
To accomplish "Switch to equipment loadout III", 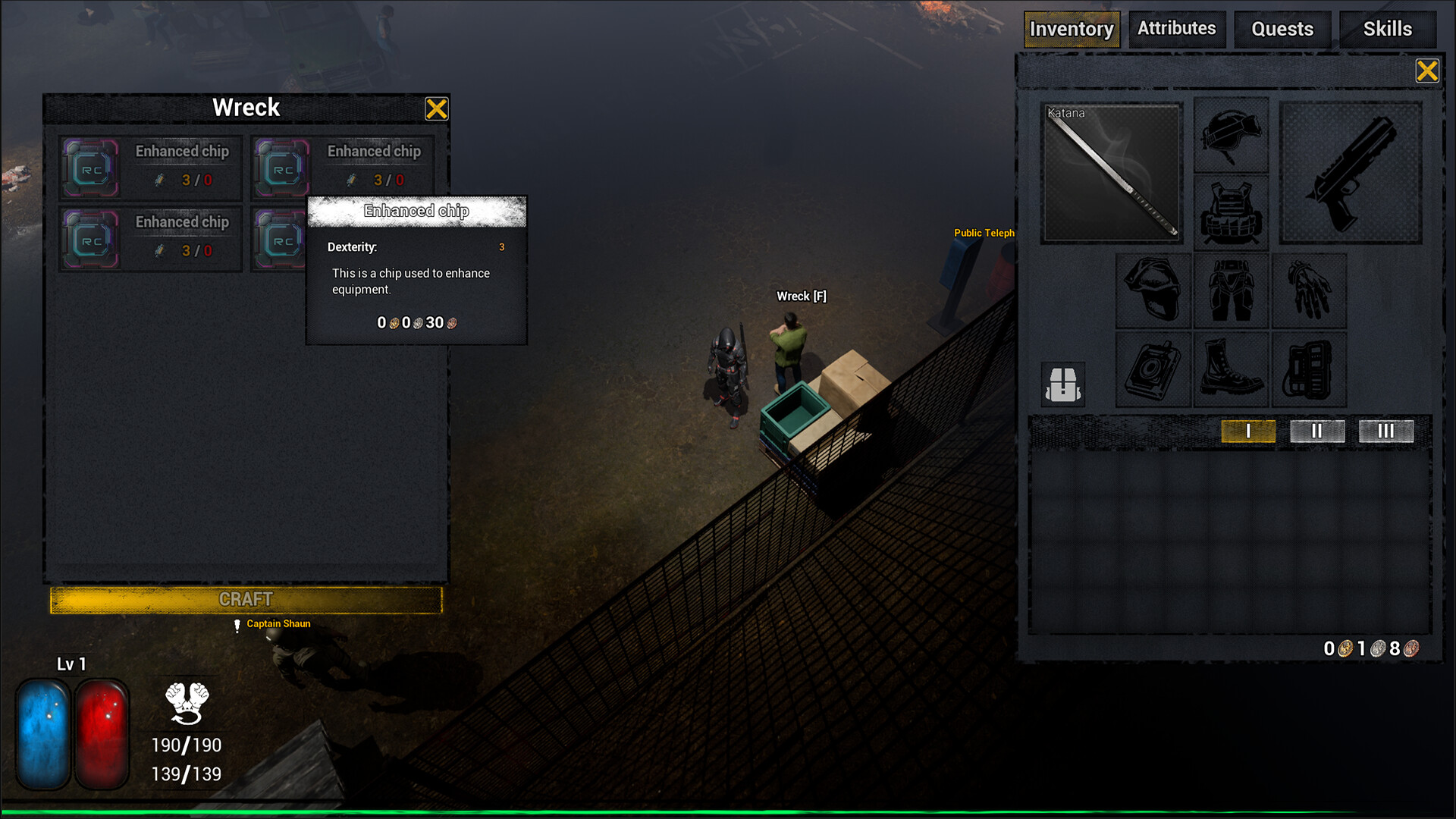I will (1386, 431).
